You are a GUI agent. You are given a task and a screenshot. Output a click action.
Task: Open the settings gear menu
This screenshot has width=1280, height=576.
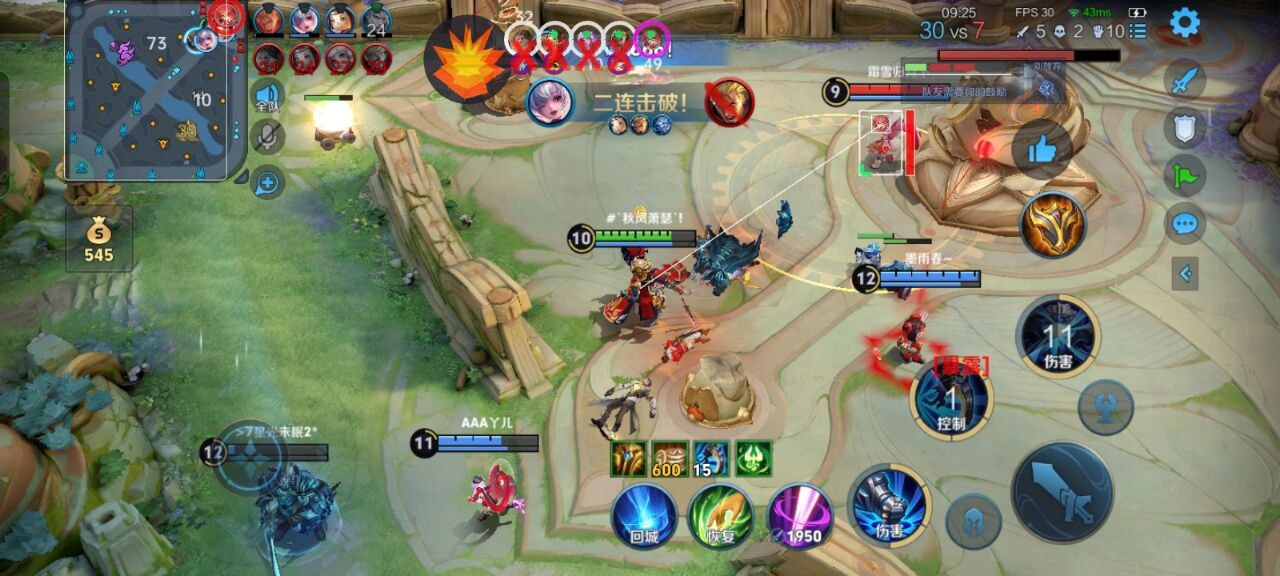tap(1185, 22)
